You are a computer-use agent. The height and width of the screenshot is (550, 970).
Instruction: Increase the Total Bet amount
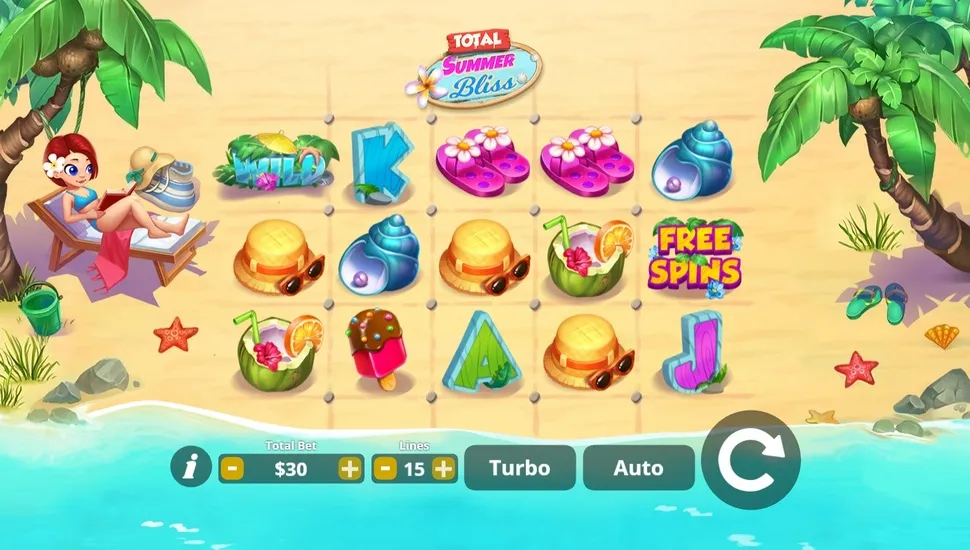[349, 468]
